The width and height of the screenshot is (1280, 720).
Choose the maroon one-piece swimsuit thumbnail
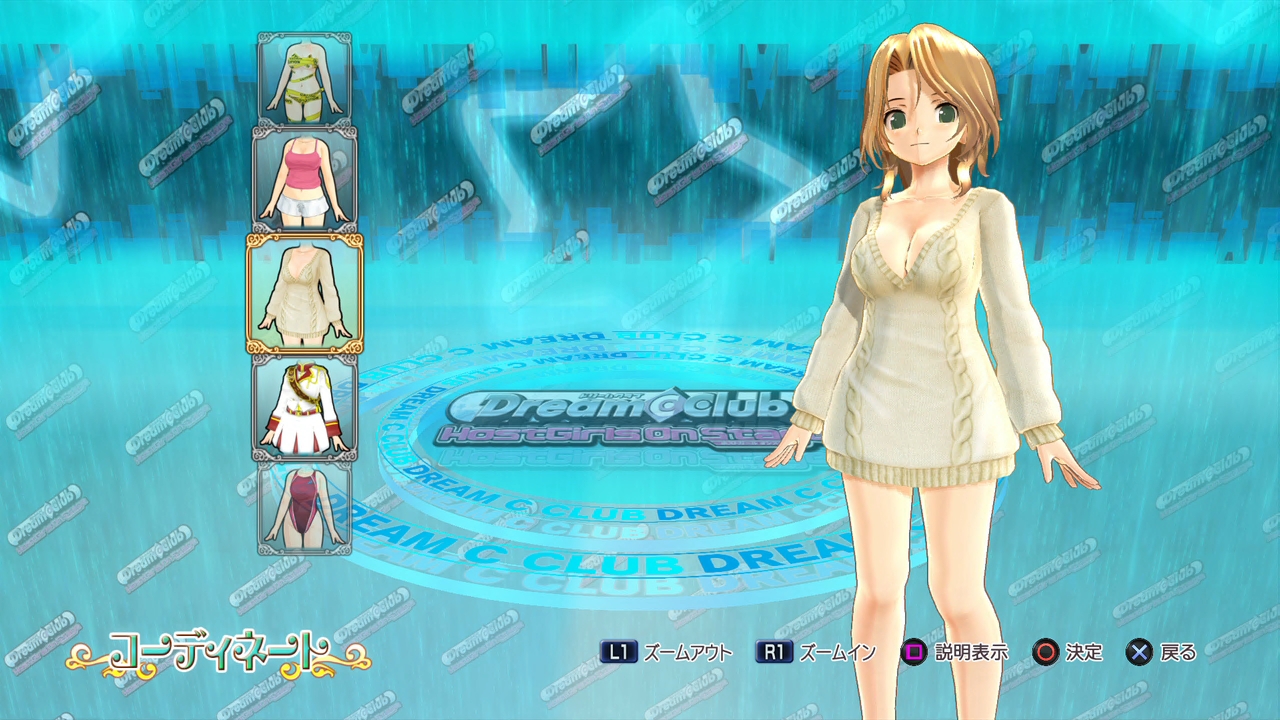click(x=305, y=508)
